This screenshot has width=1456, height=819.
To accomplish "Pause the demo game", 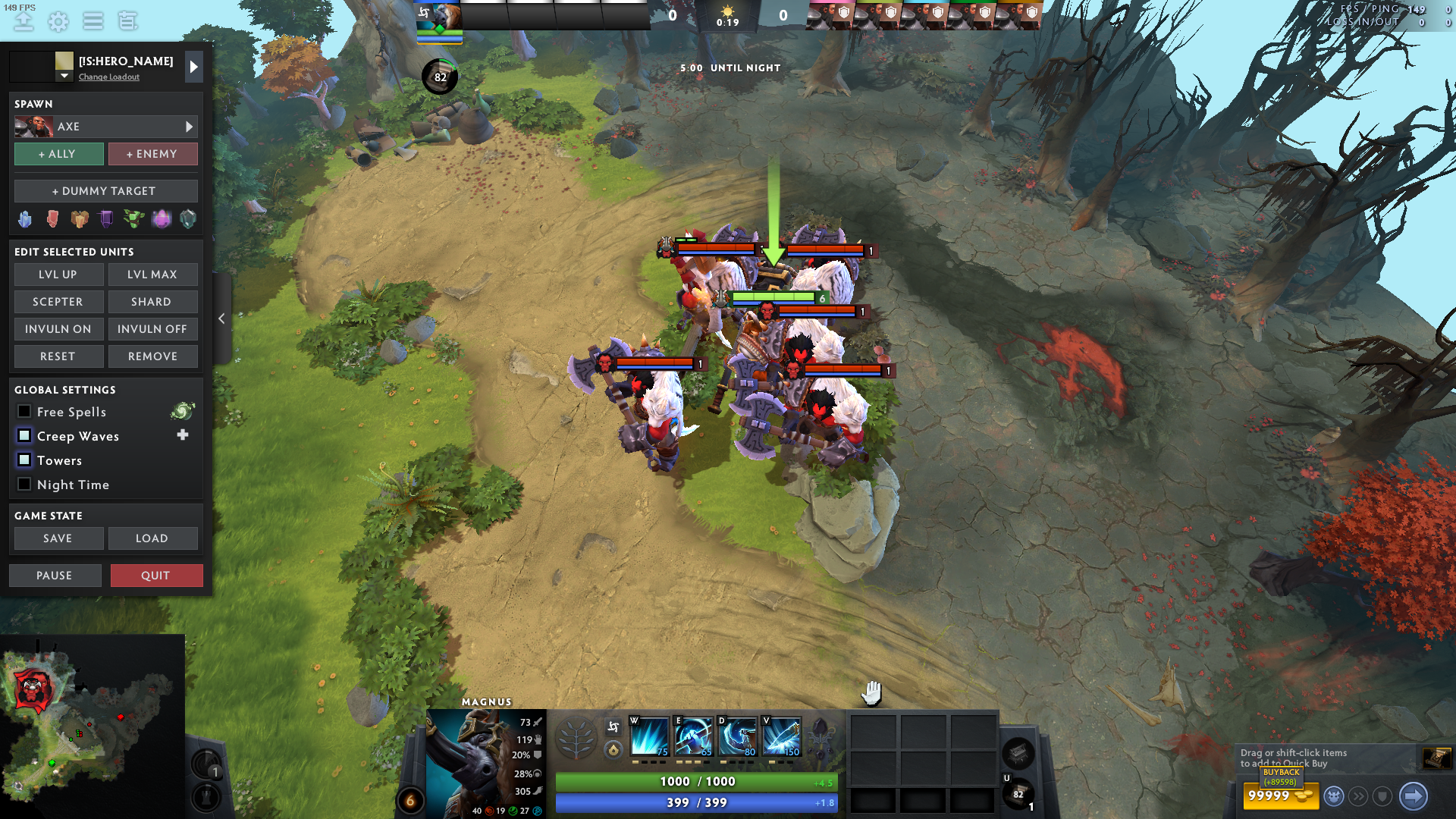I will click(55, 576).
